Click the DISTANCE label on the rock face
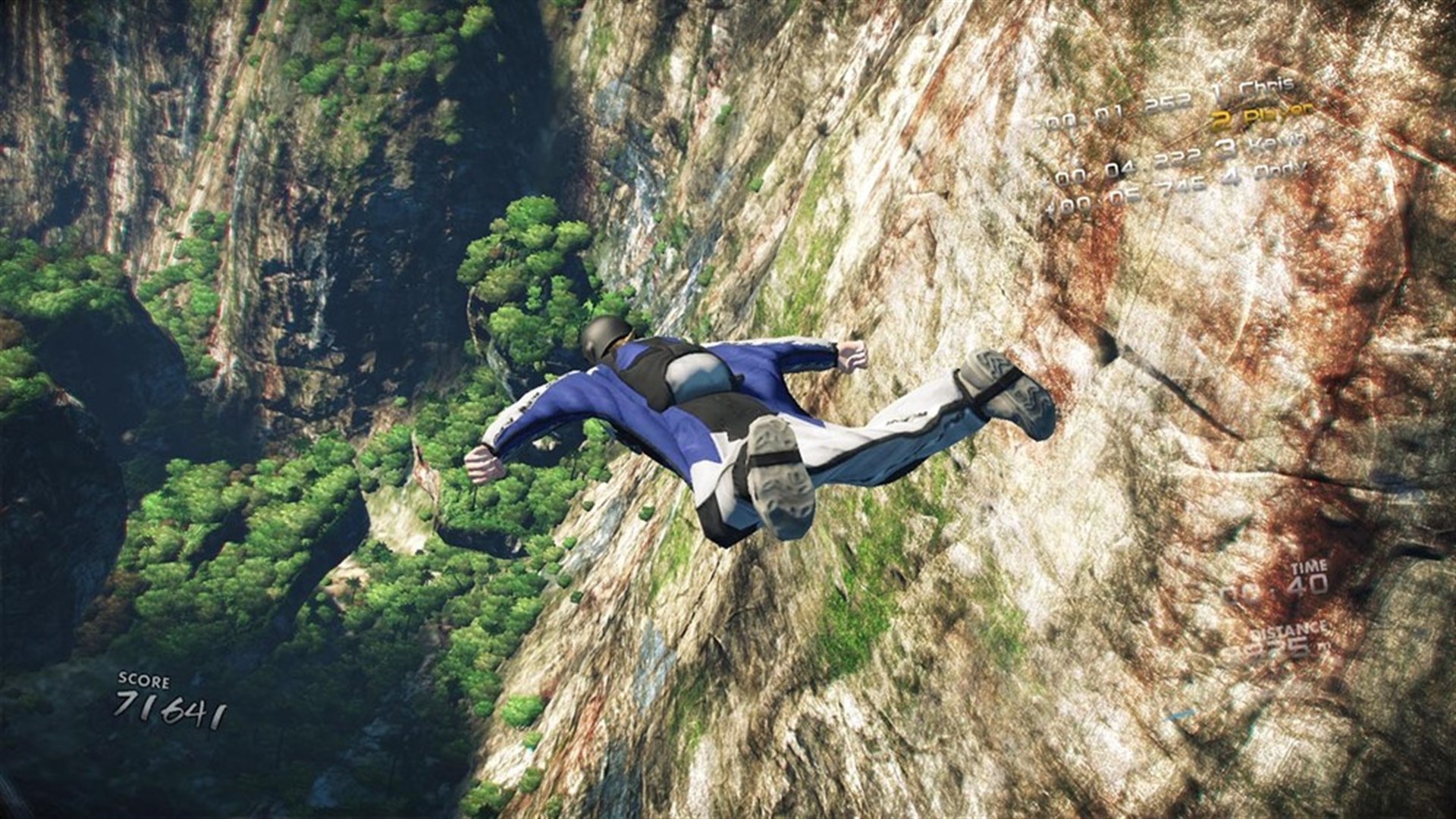 click(1289, 632)
